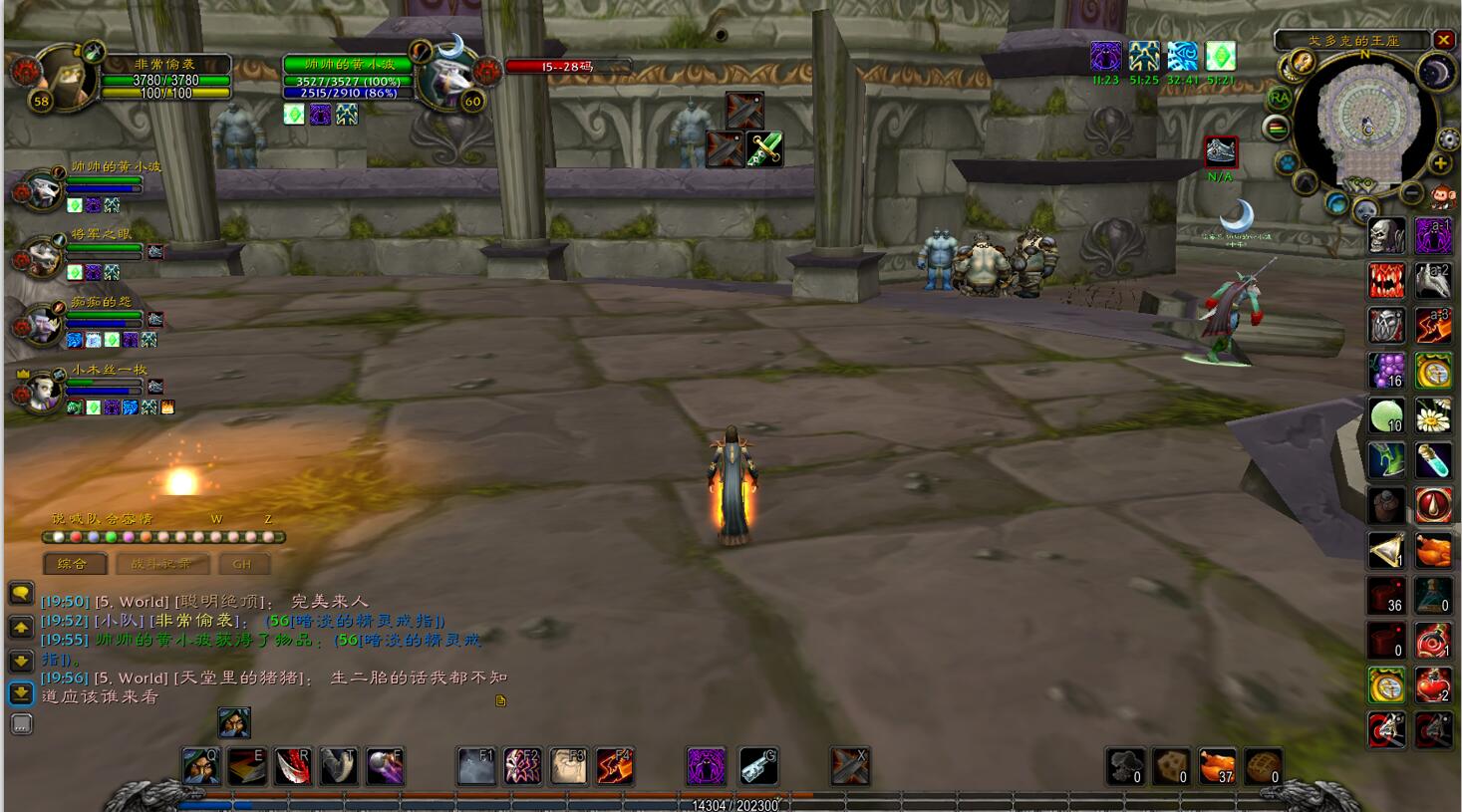1462x812 pixels.
Task: Switch to the 综合 chat tab
Action: (74, 564)
